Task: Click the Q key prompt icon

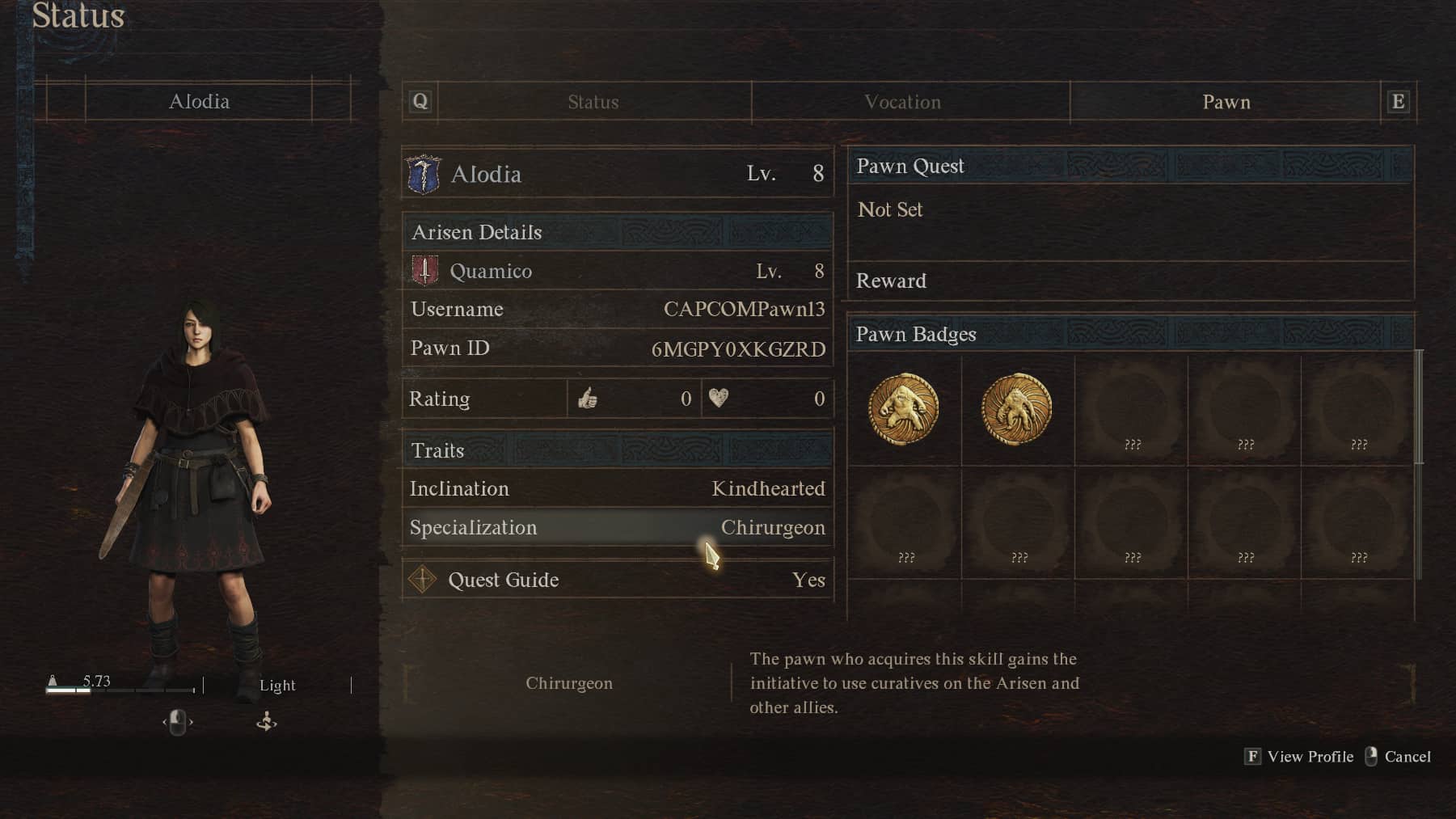Action: coord(419,101)
